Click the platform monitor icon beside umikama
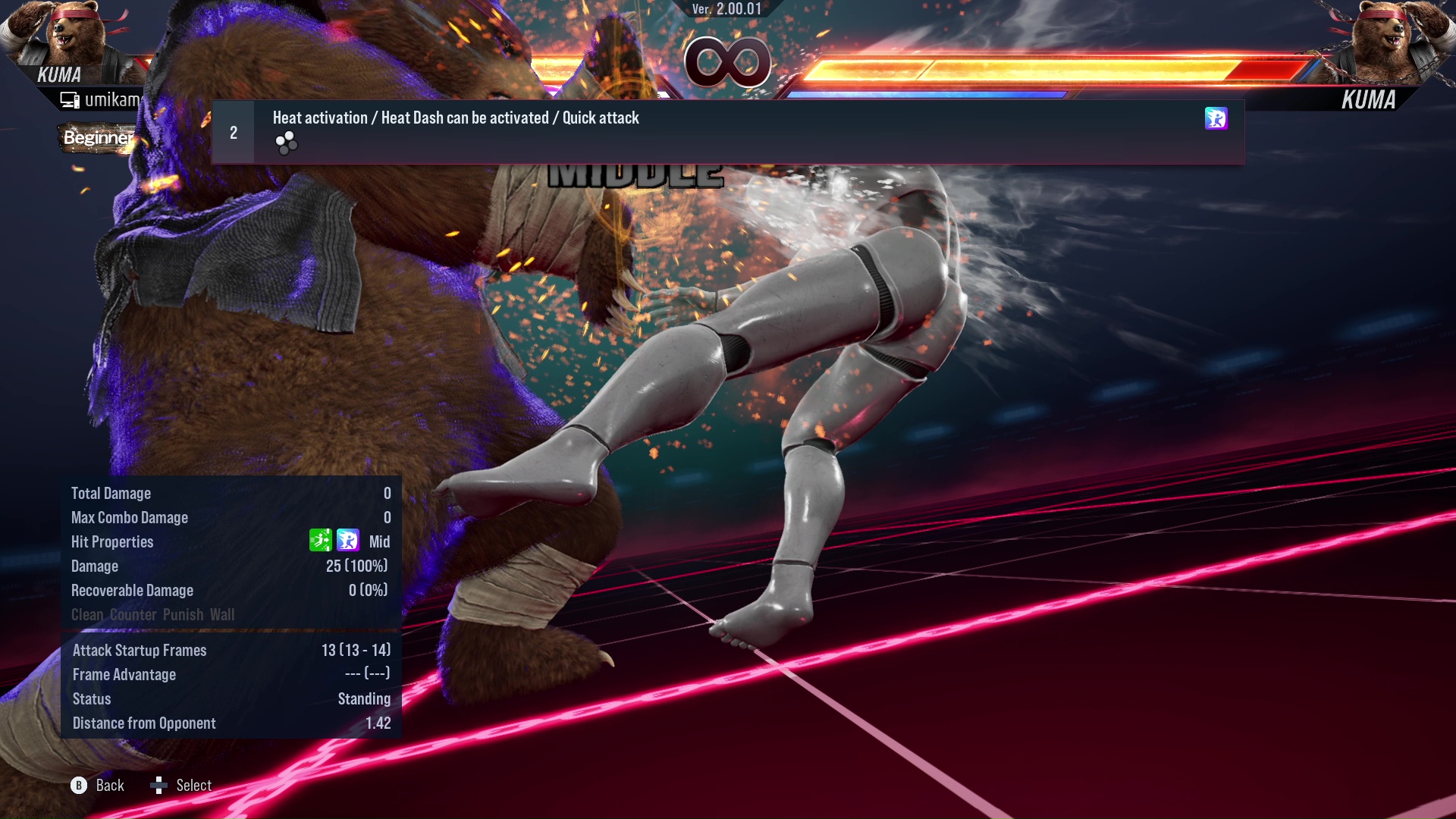Screen dimensions: 1456x819 tap(70, 99)
